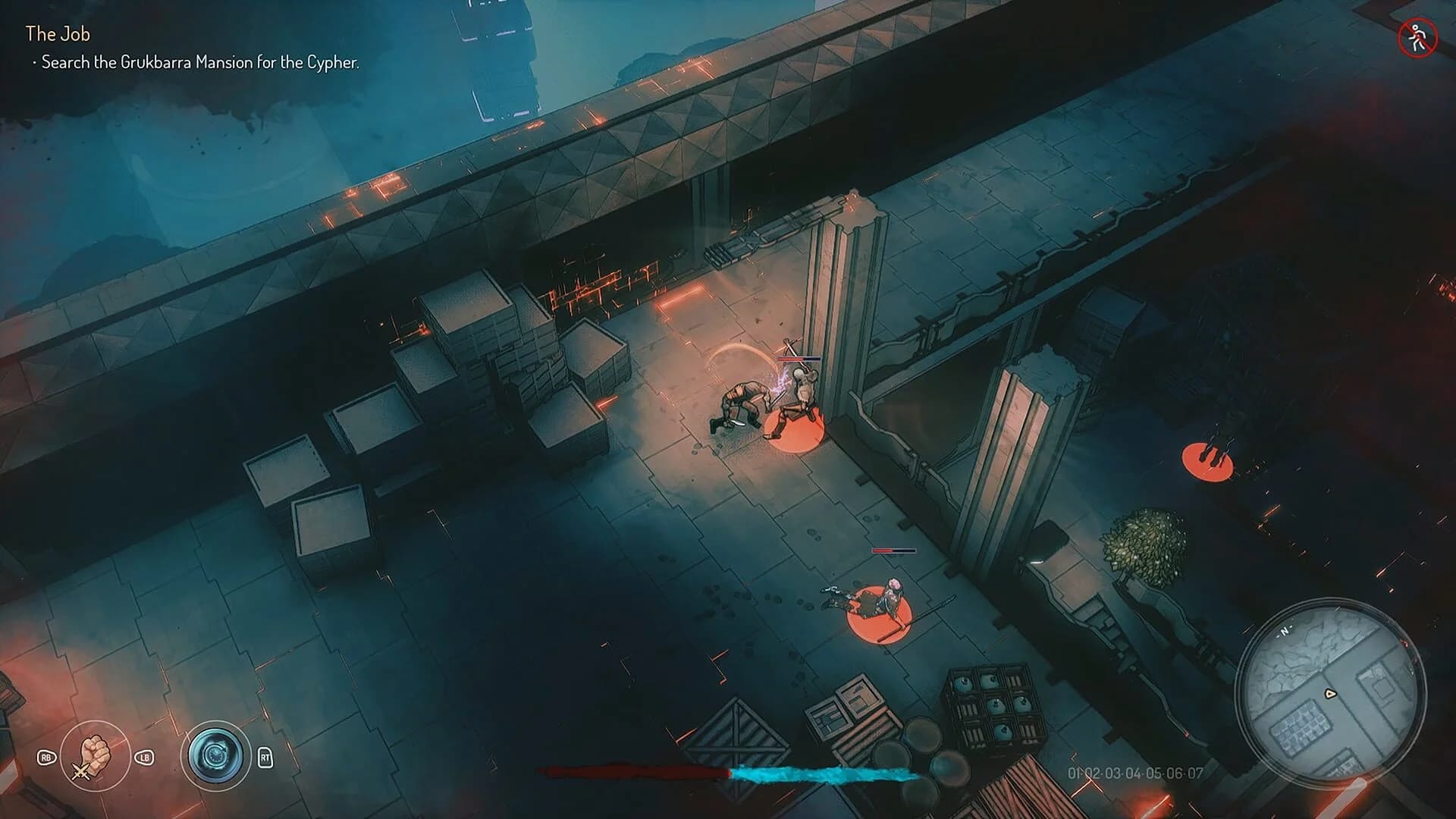Image resolution: width=1456 pixels, height=819 pixels.
Task: Click the LB shoulder button prompt
Action: (145, 757)
